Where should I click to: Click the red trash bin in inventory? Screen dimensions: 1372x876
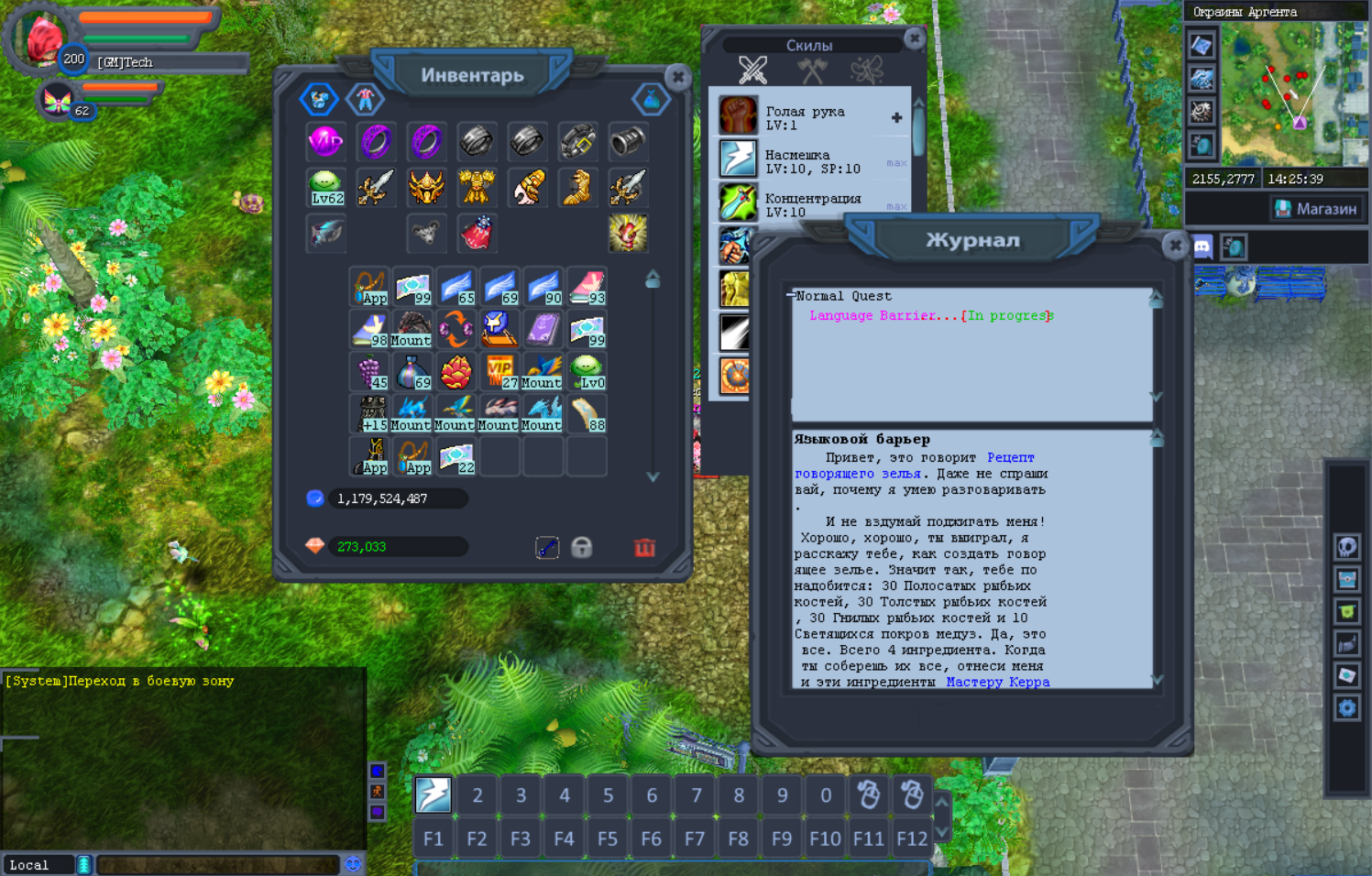click(x=644, y=547)
